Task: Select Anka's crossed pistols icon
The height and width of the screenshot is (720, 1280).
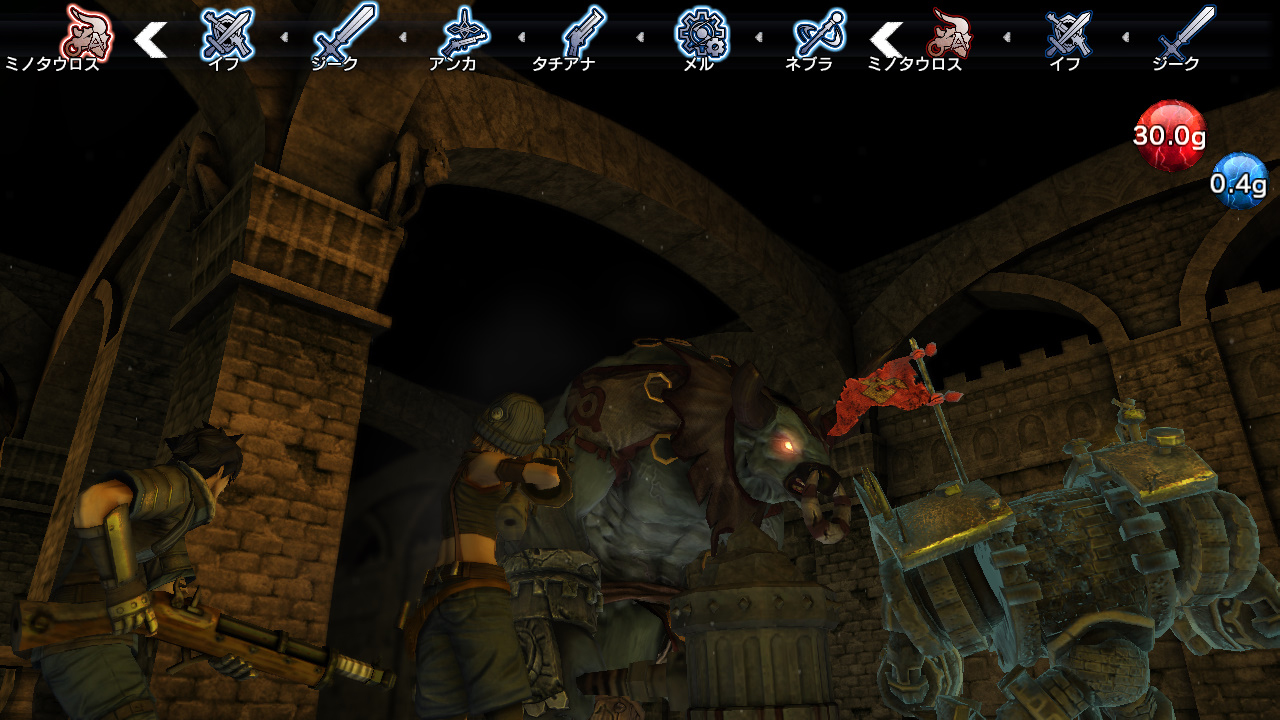Action: click(464, 32)
